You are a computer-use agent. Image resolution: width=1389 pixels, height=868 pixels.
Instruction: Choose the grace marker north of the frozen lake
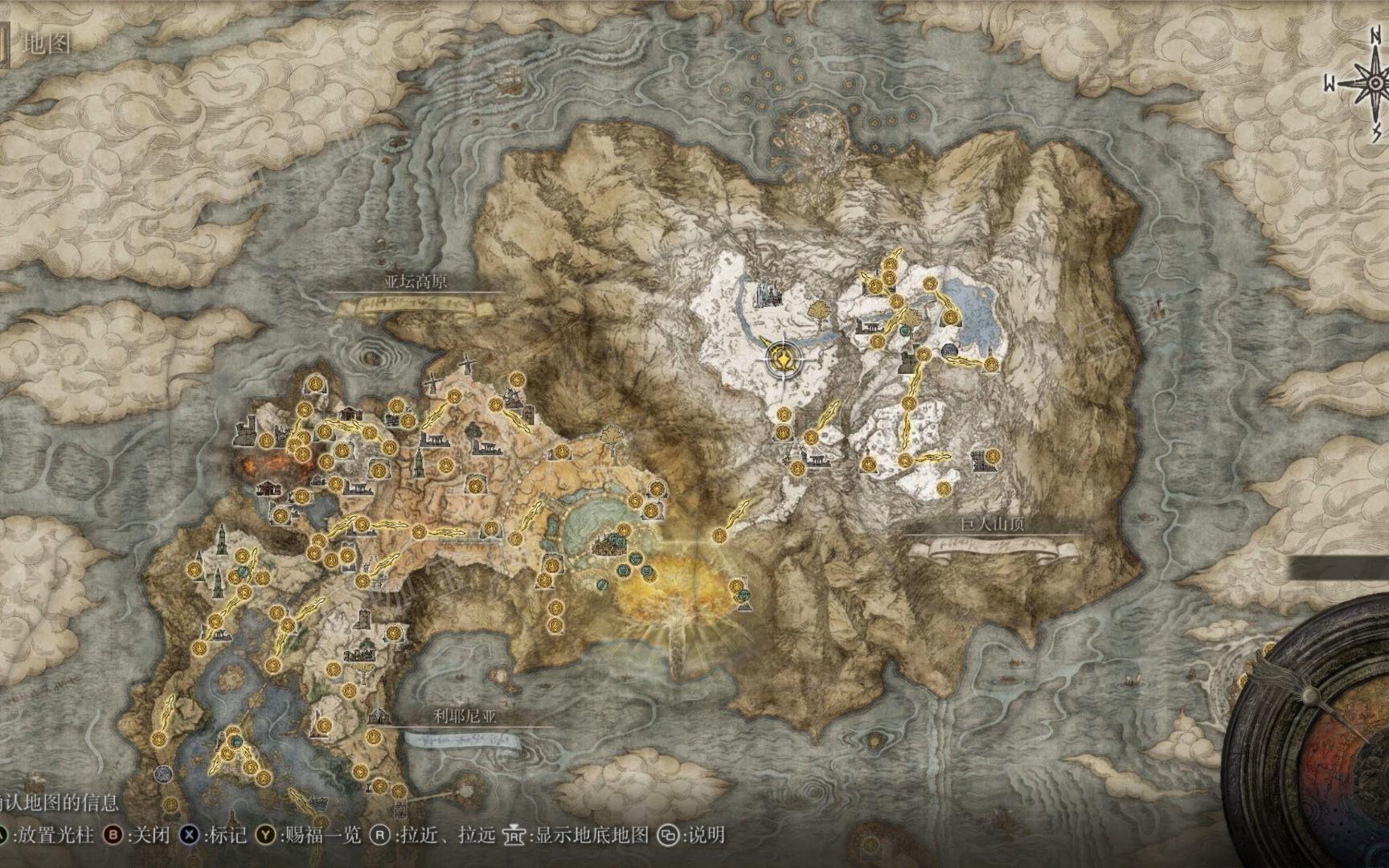(930, 284)
